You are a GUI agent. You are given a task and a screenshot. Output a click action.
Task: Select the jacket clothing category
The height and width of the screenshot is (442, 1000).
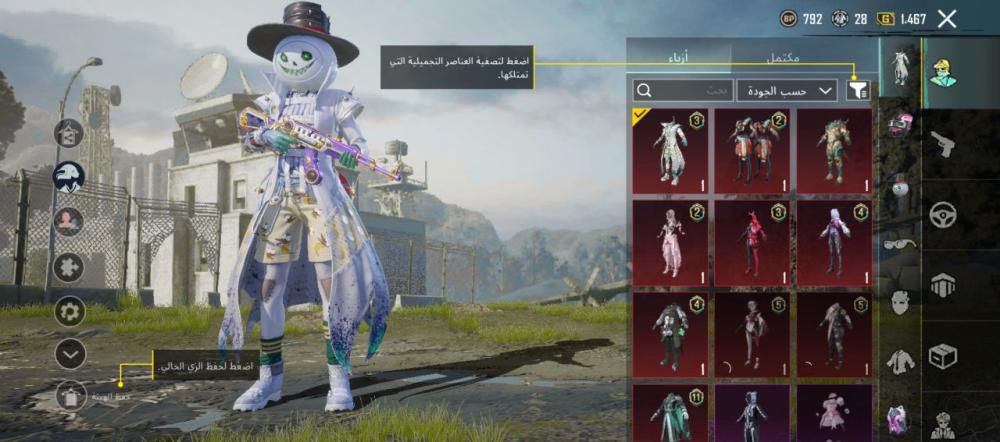(901, 361)
